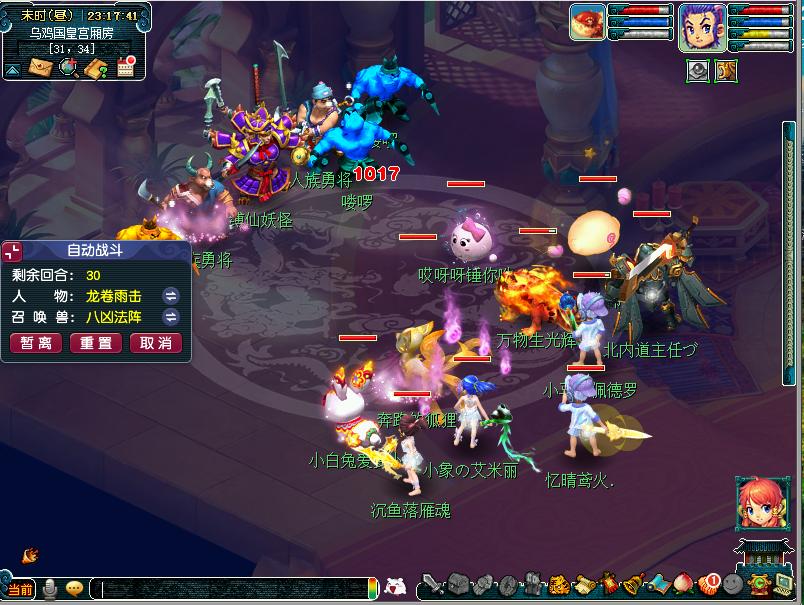804x605 pixels.
Task: Select the purple-haired player portrait
Action: pos(702,27)
